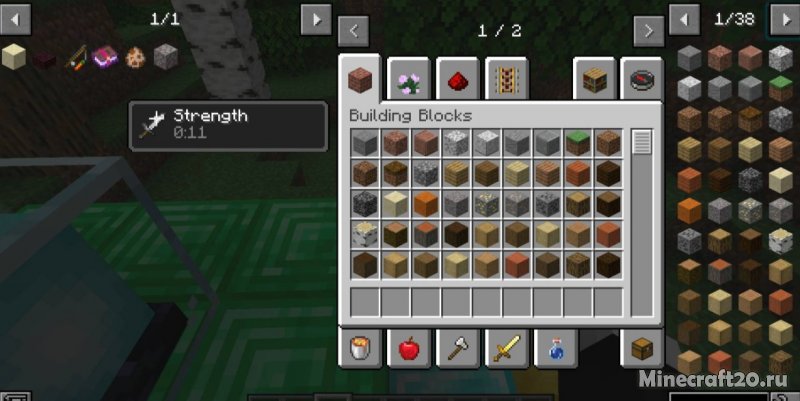Open the potion Brewing tab

pos(555,349)
